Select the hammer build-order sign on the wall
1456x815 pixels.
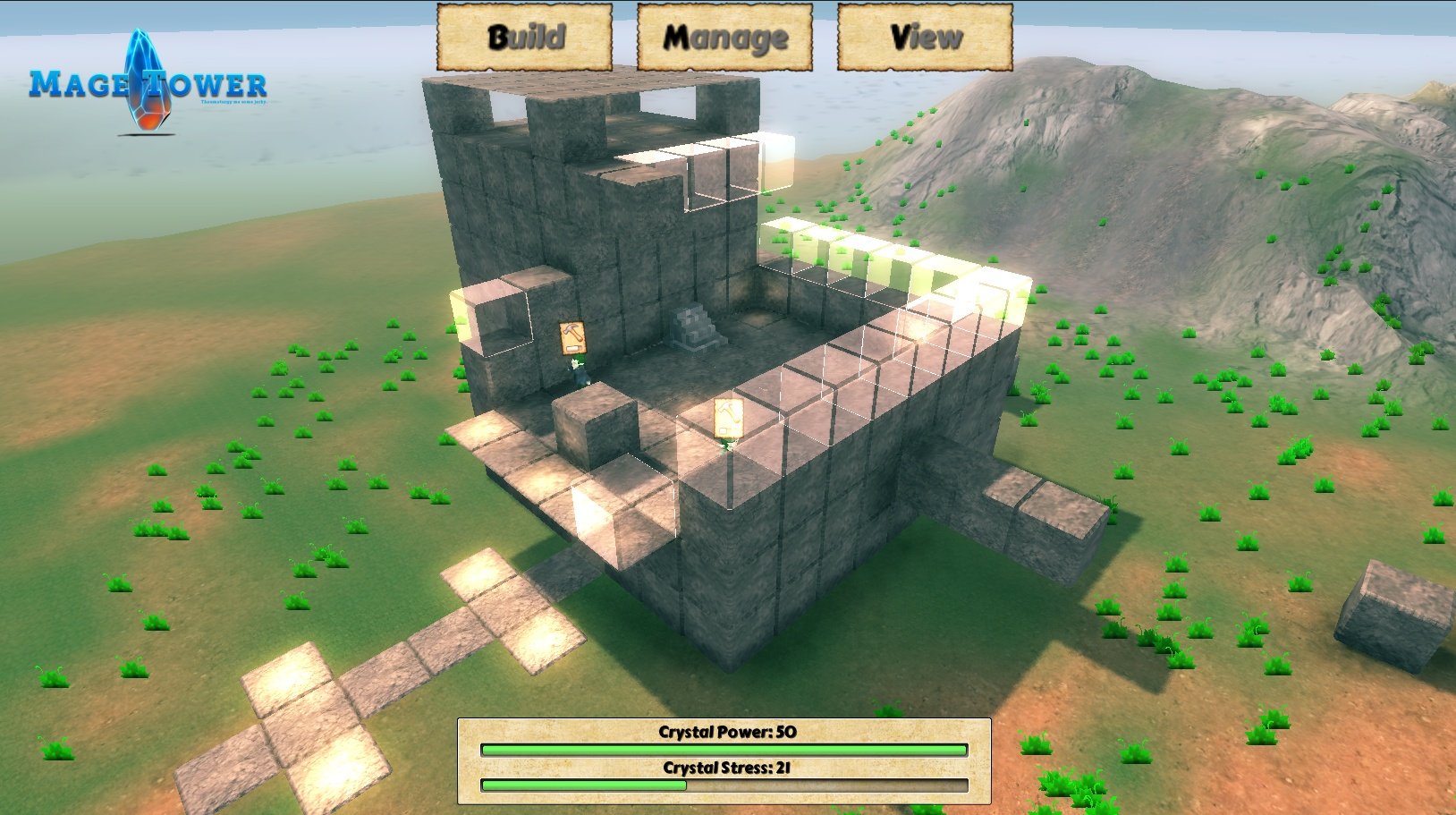point(573,336)
